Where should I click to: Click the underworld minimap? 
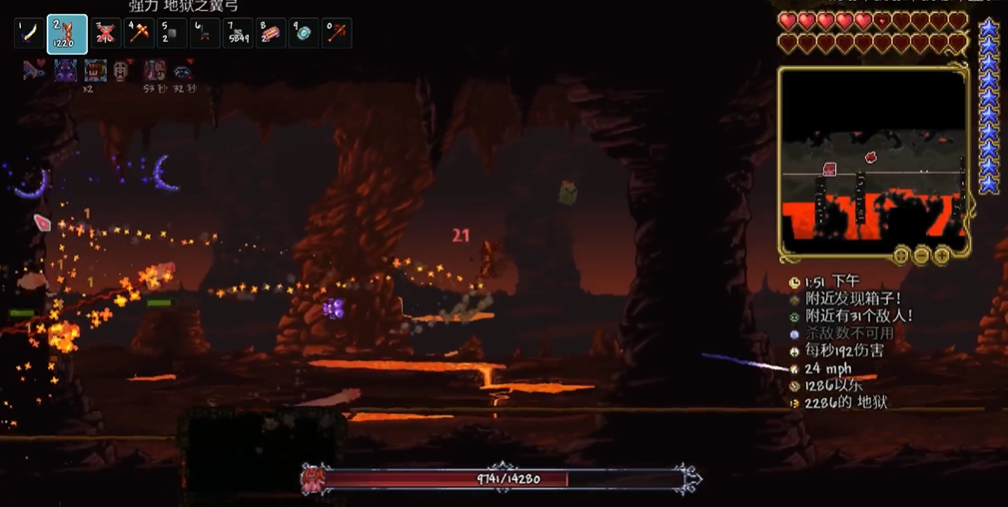click(873, 160)
